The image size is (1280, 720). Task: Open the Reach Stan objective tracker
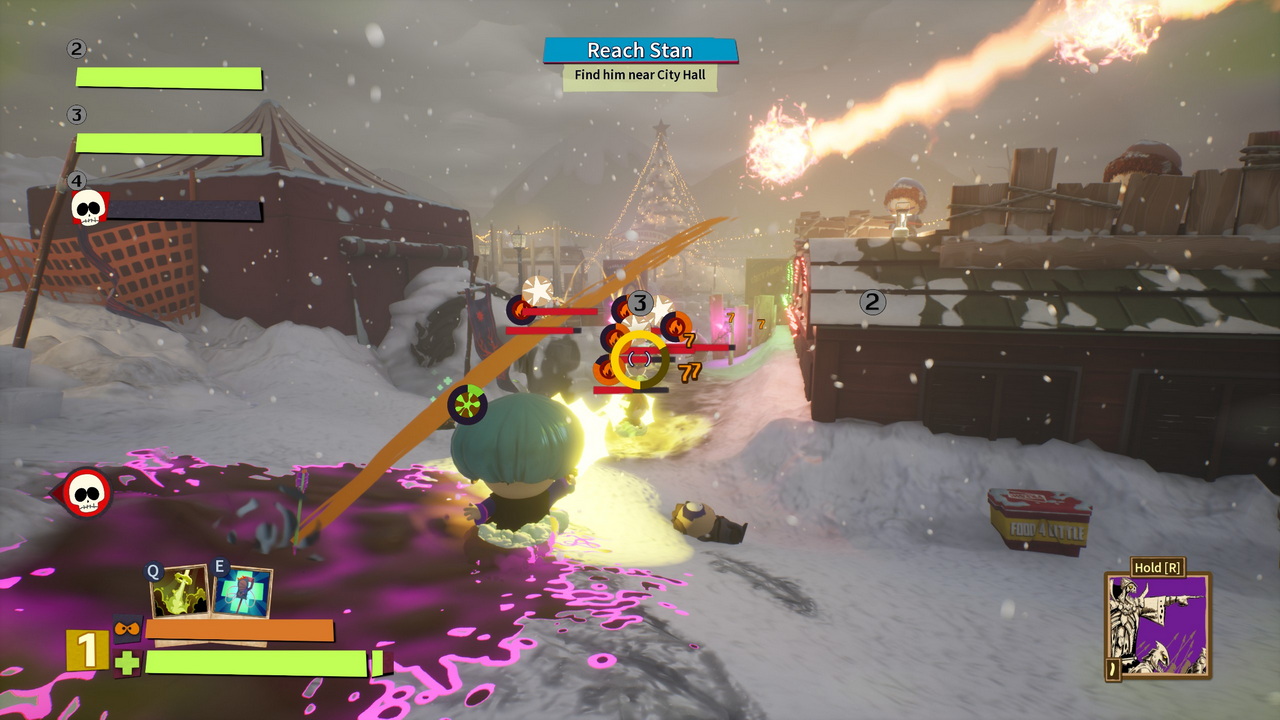point(640,51)
